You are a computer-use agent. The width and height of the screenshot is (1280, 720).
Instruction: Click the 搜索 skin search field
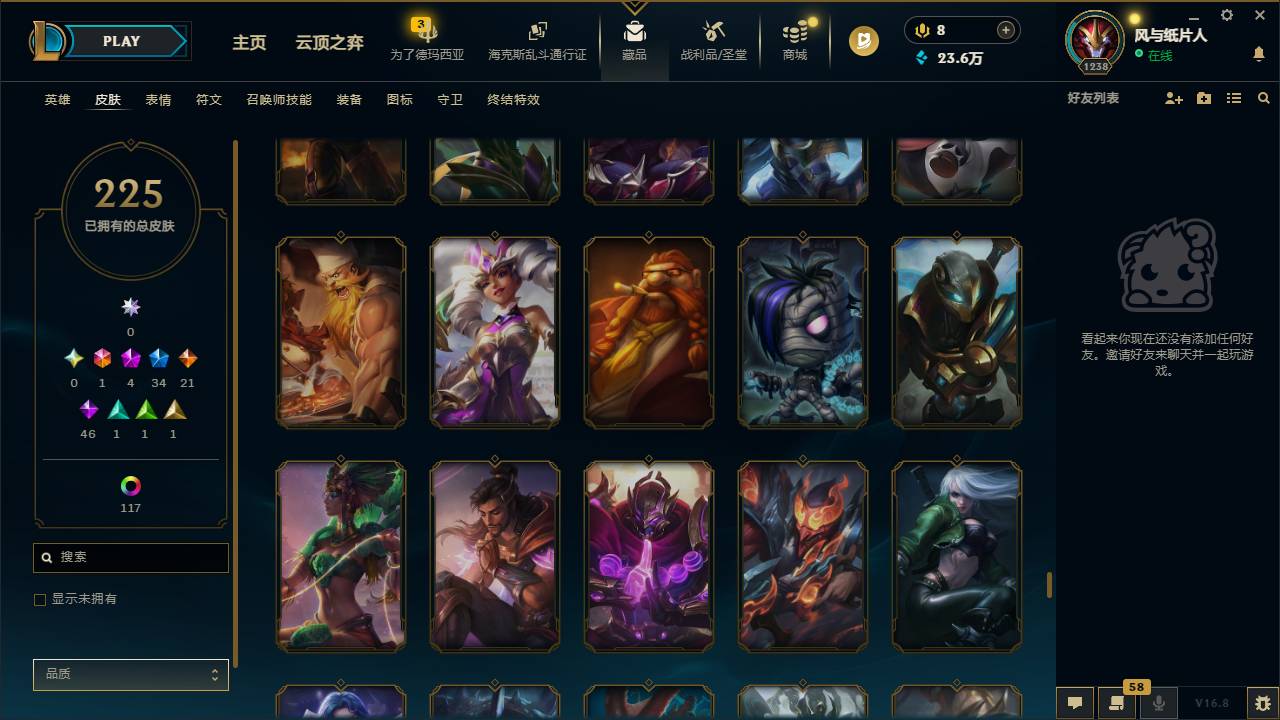point(130,557)
